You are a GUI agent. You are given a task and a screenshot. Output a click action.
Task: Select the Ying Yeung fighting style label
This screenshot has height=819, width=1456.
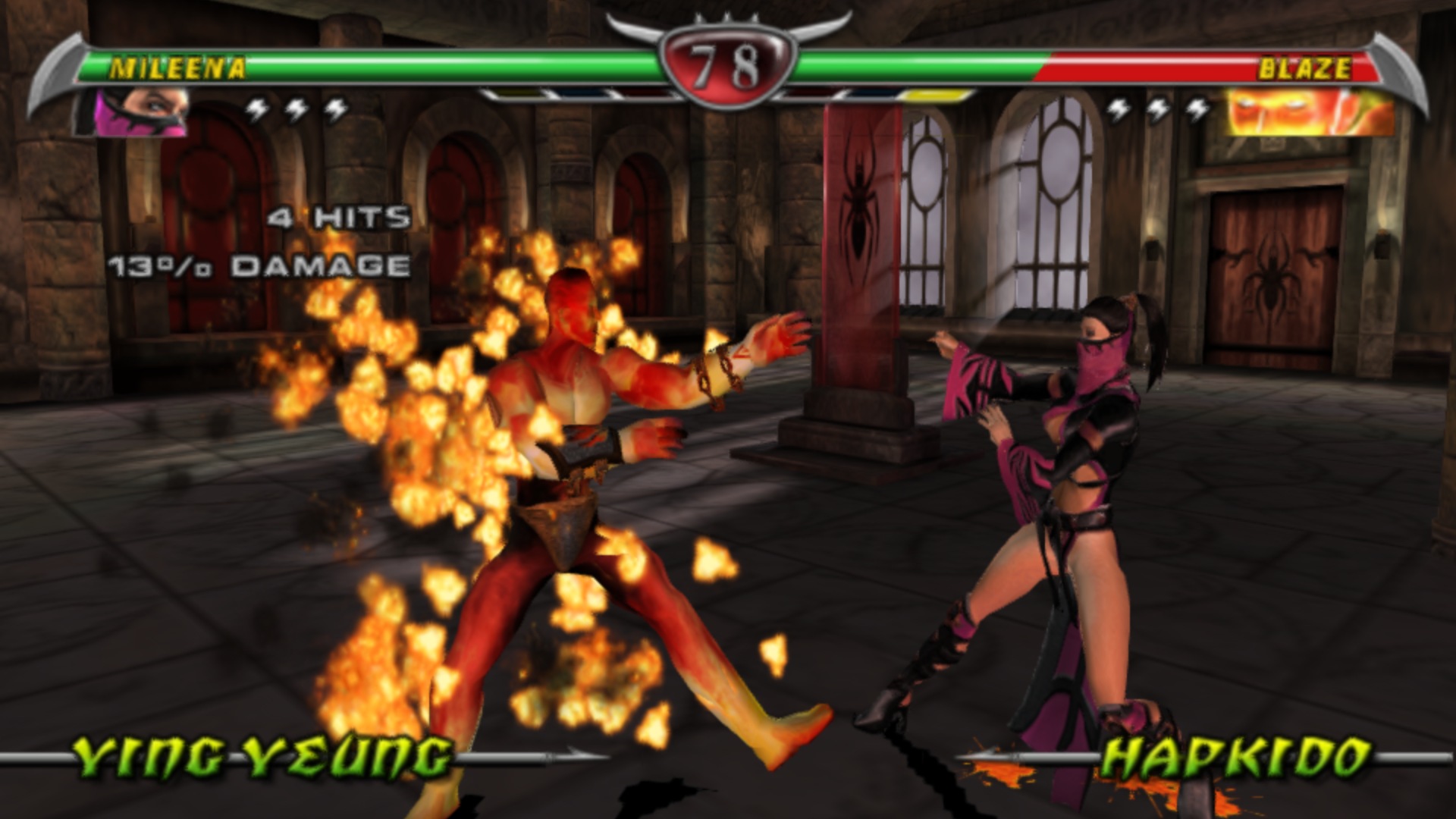pyautogui.click(x=263, y=756)
